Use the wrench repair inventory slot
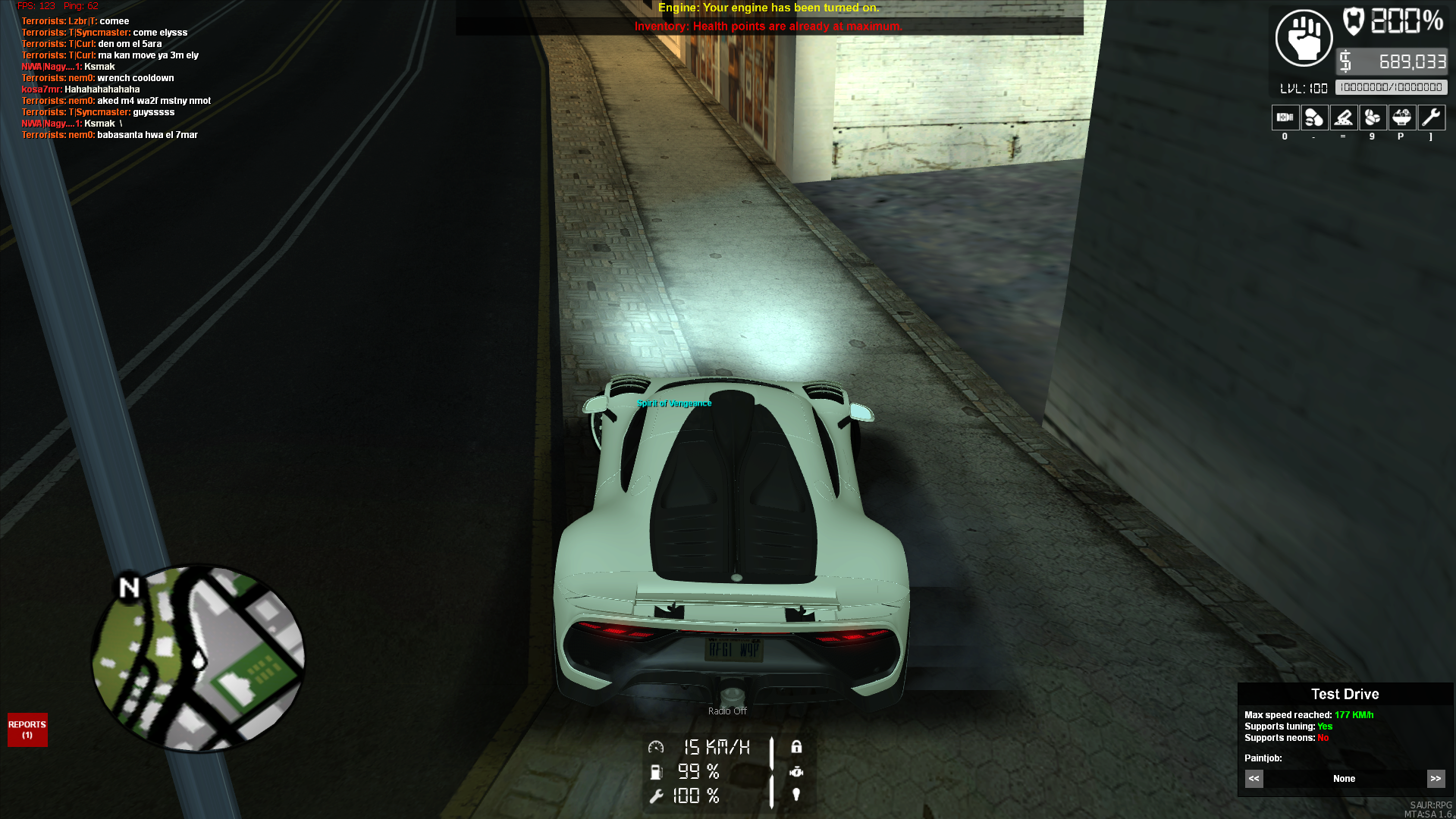The height and width of the screenshot is (819, 1456). (1431, 118)
